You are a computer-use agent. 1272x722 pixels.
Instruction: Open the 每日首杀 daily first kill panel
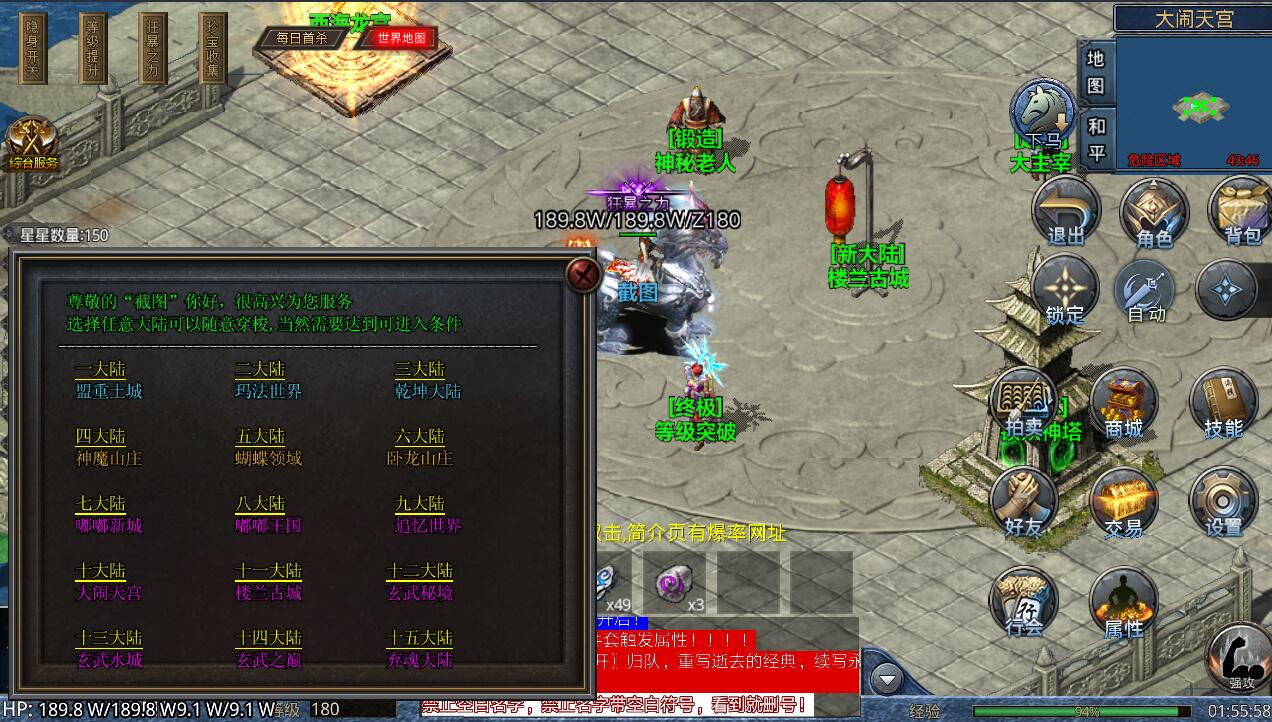pos(296,38)
